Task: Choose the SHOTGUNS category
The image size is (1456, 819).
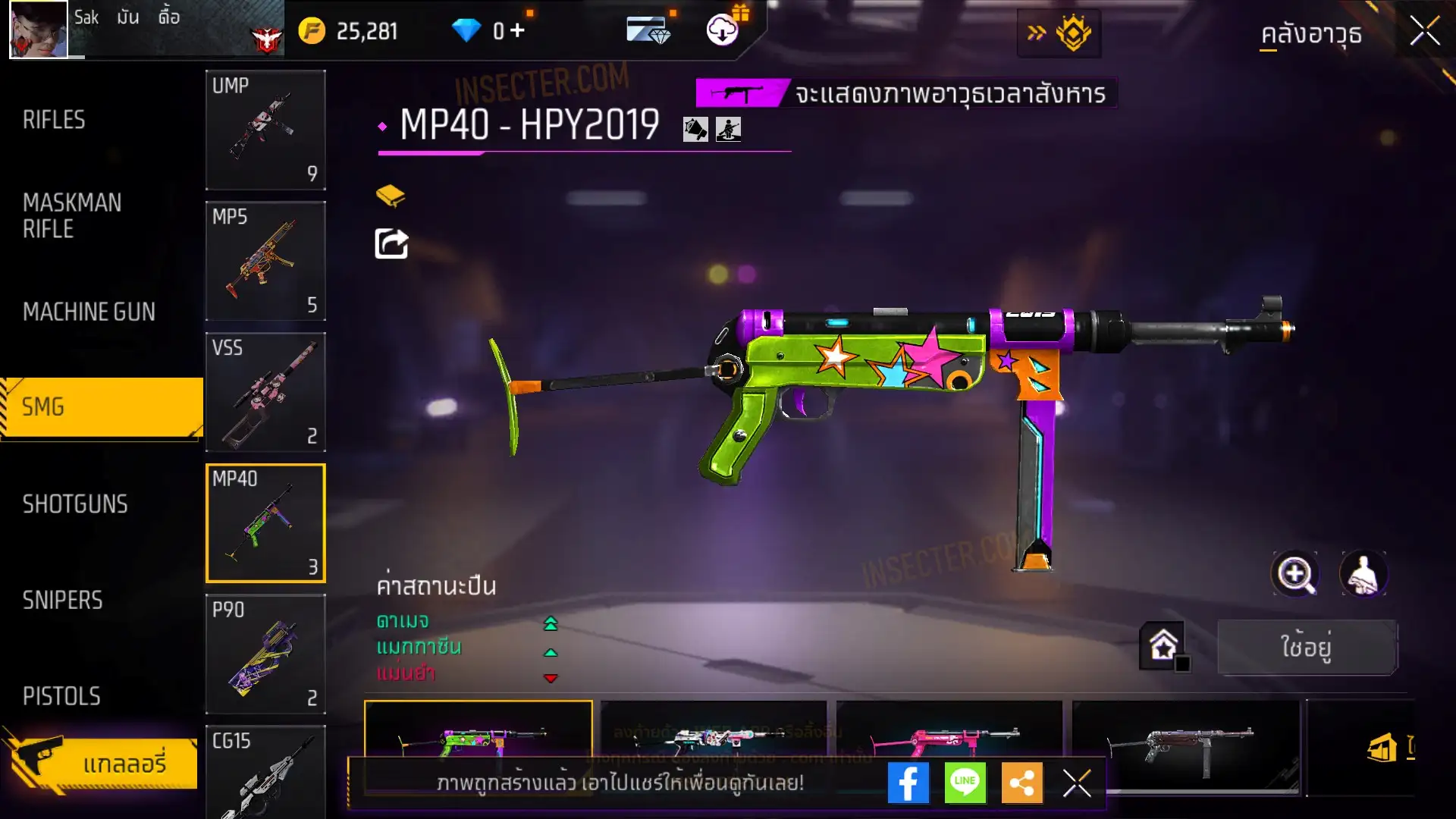Action: pyautogui.click(x=75, y=504)
